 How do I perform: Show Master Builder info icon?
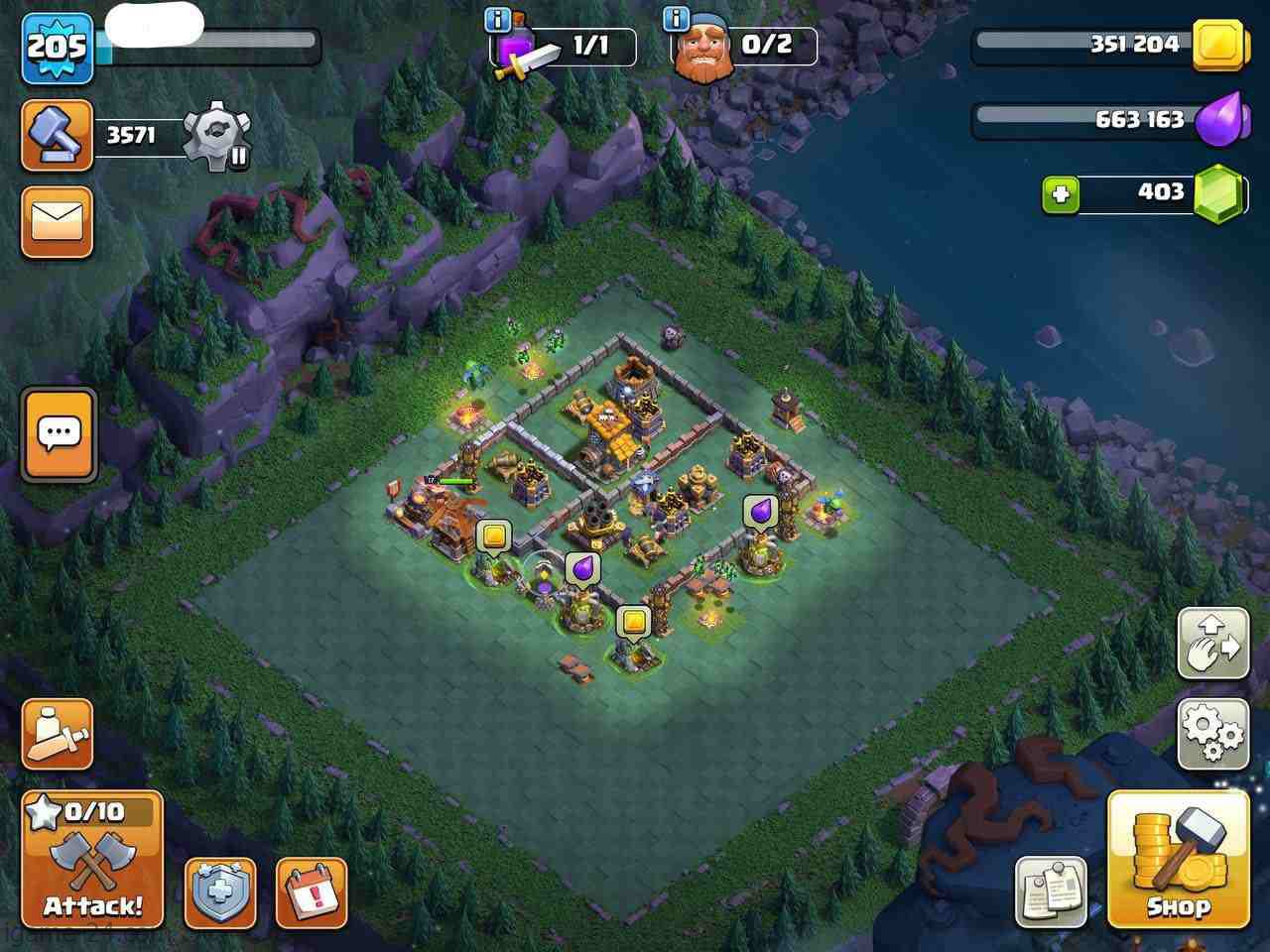tap(676, 20)
